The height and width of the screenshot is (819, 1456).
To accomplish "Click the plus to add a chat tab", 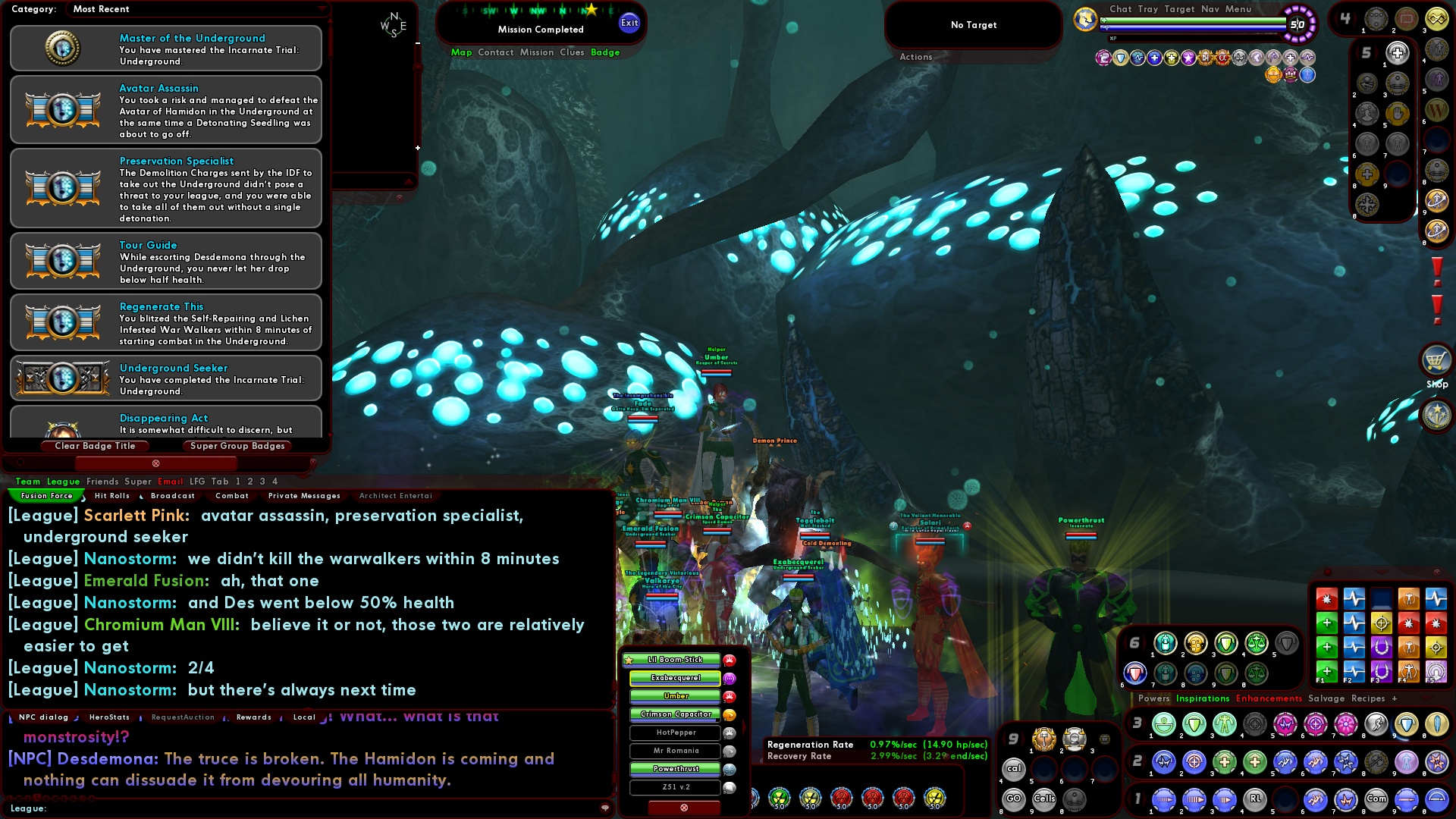I will [x=1395, y=698].
